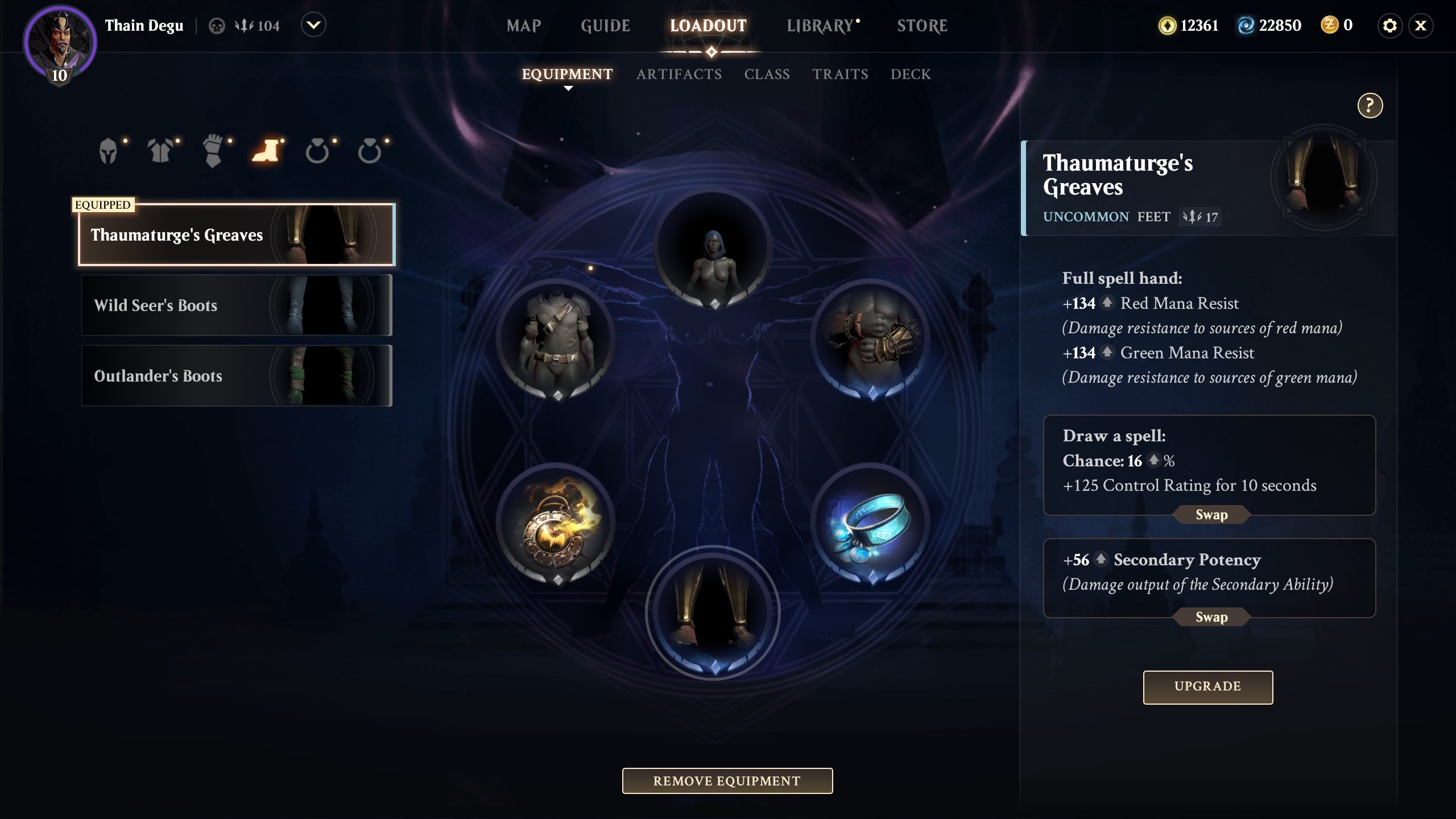1456x819 pixels.
Task: Switch to the Guide tab
Action: [x=605, y=26]
